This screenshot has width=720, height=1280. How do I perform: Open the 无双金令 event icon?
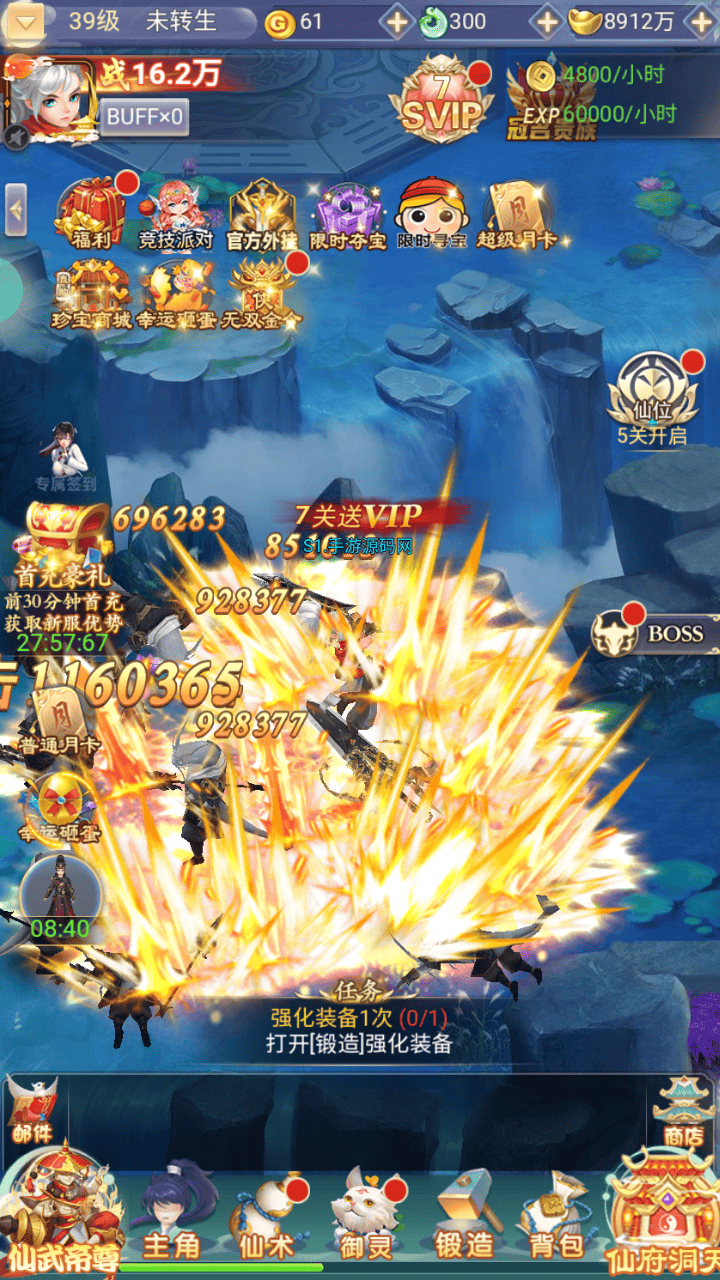coord(263,292)
